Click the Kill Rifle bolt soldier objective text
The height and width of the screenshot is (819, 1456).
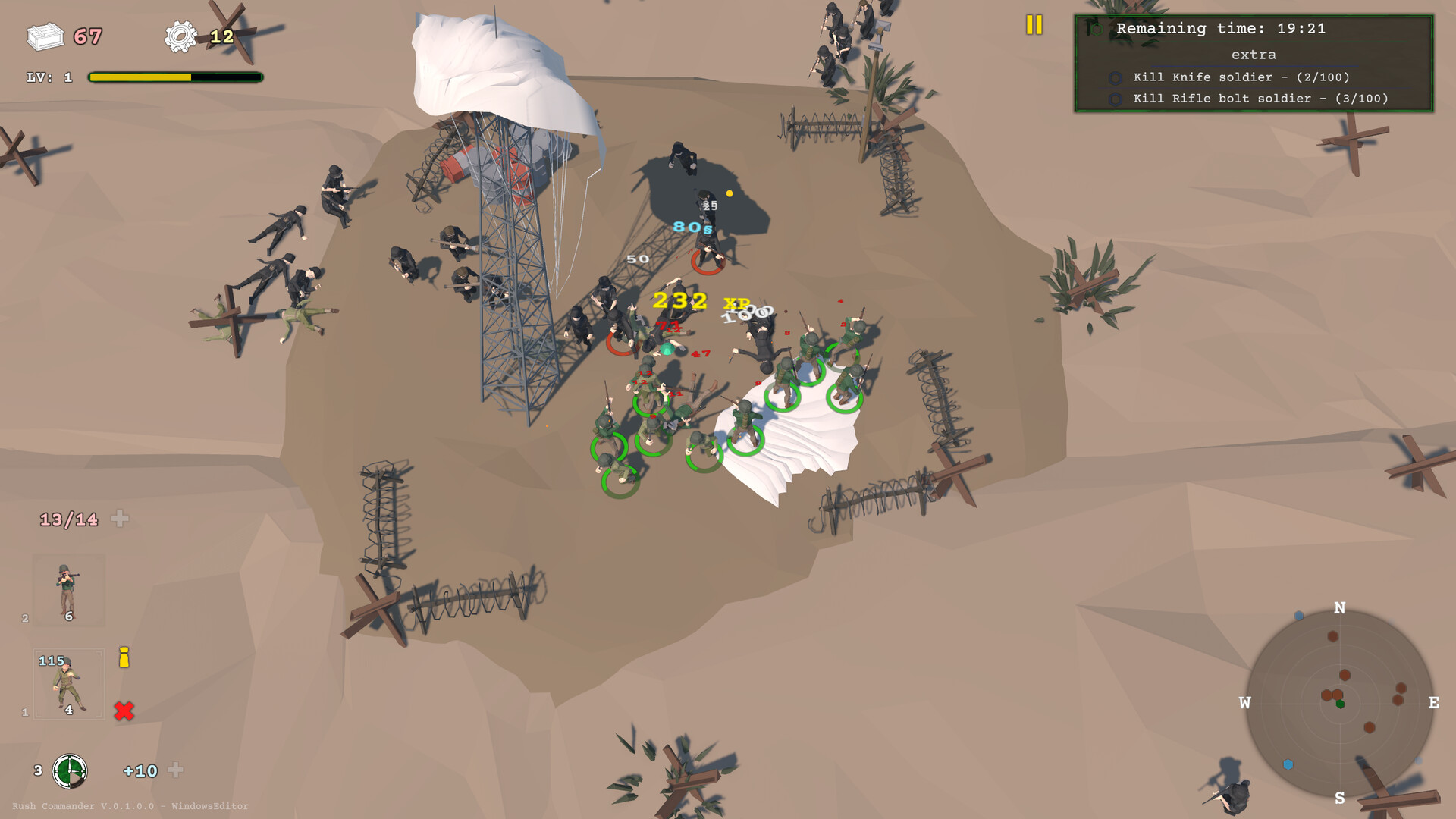[1260, 99]
